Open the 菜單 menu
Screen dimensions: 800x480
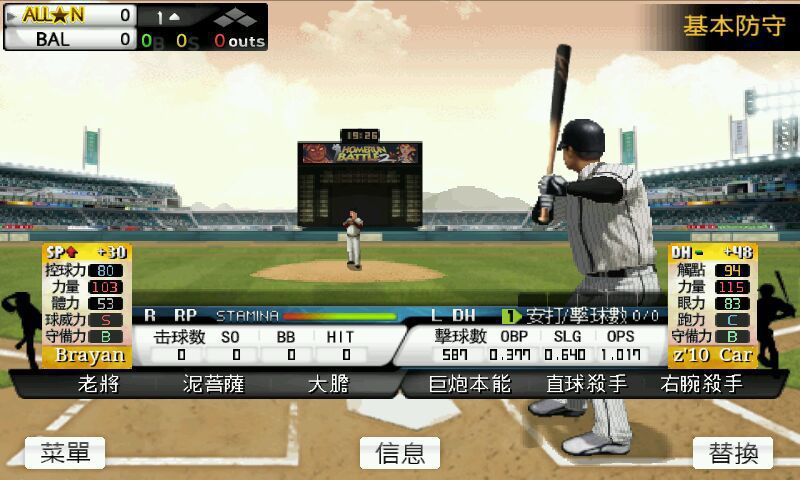click(x=65, y=453)
